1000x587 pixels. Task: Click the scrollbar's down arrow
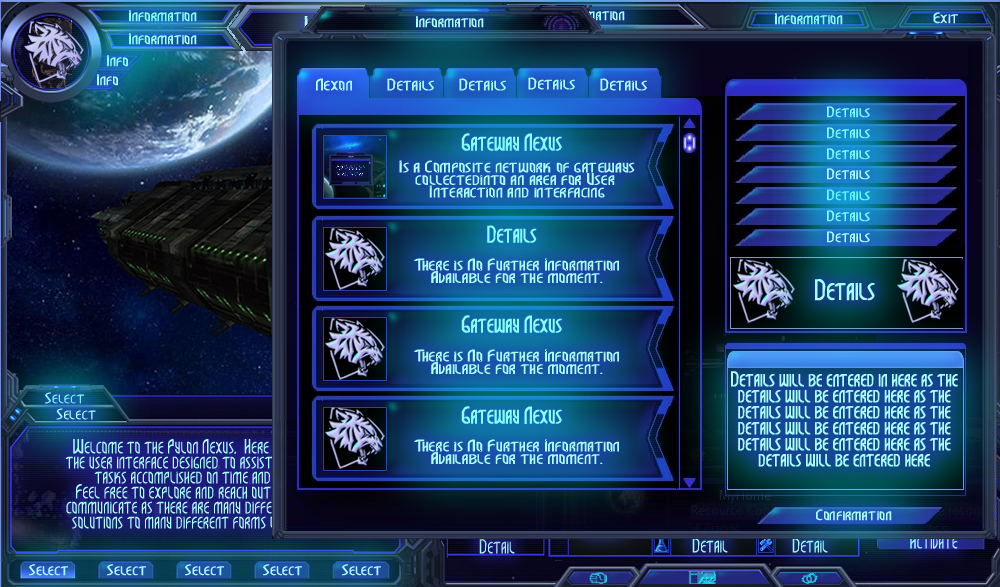[x=689, y=482]
